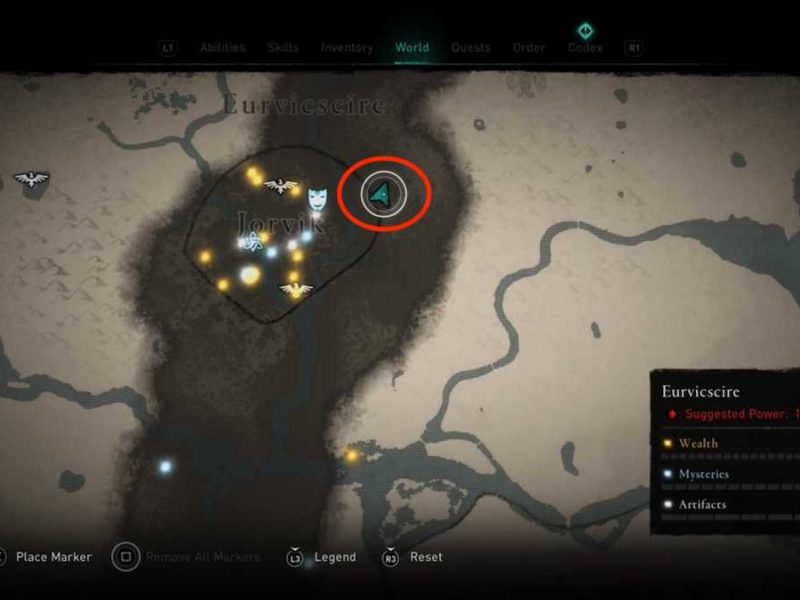Switch to the Order tab
The height and width of the screenshot is (600, 800).
(529, 47)
